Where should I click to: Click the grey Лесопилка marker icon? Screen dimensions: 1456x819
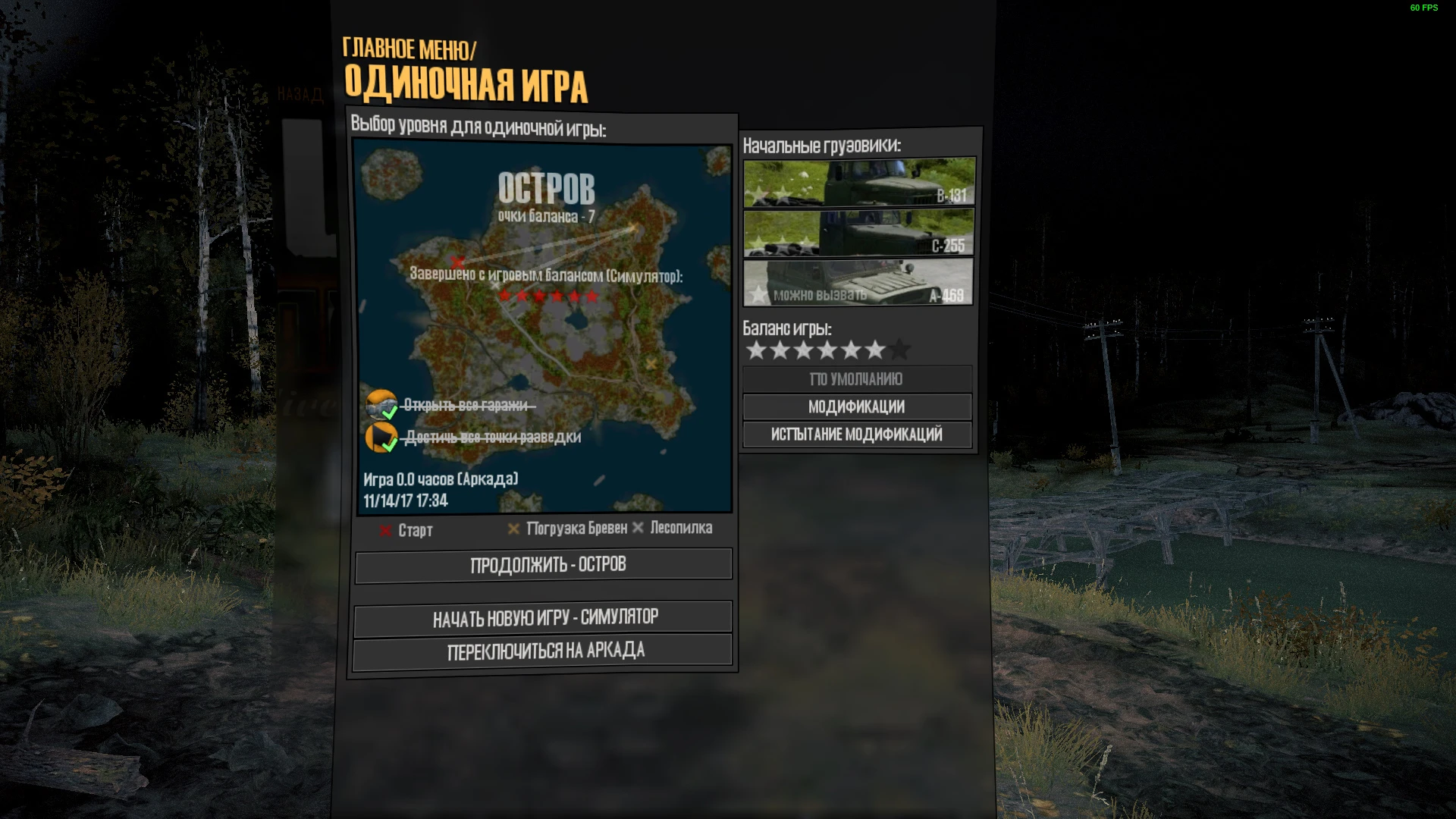(639, 529)
